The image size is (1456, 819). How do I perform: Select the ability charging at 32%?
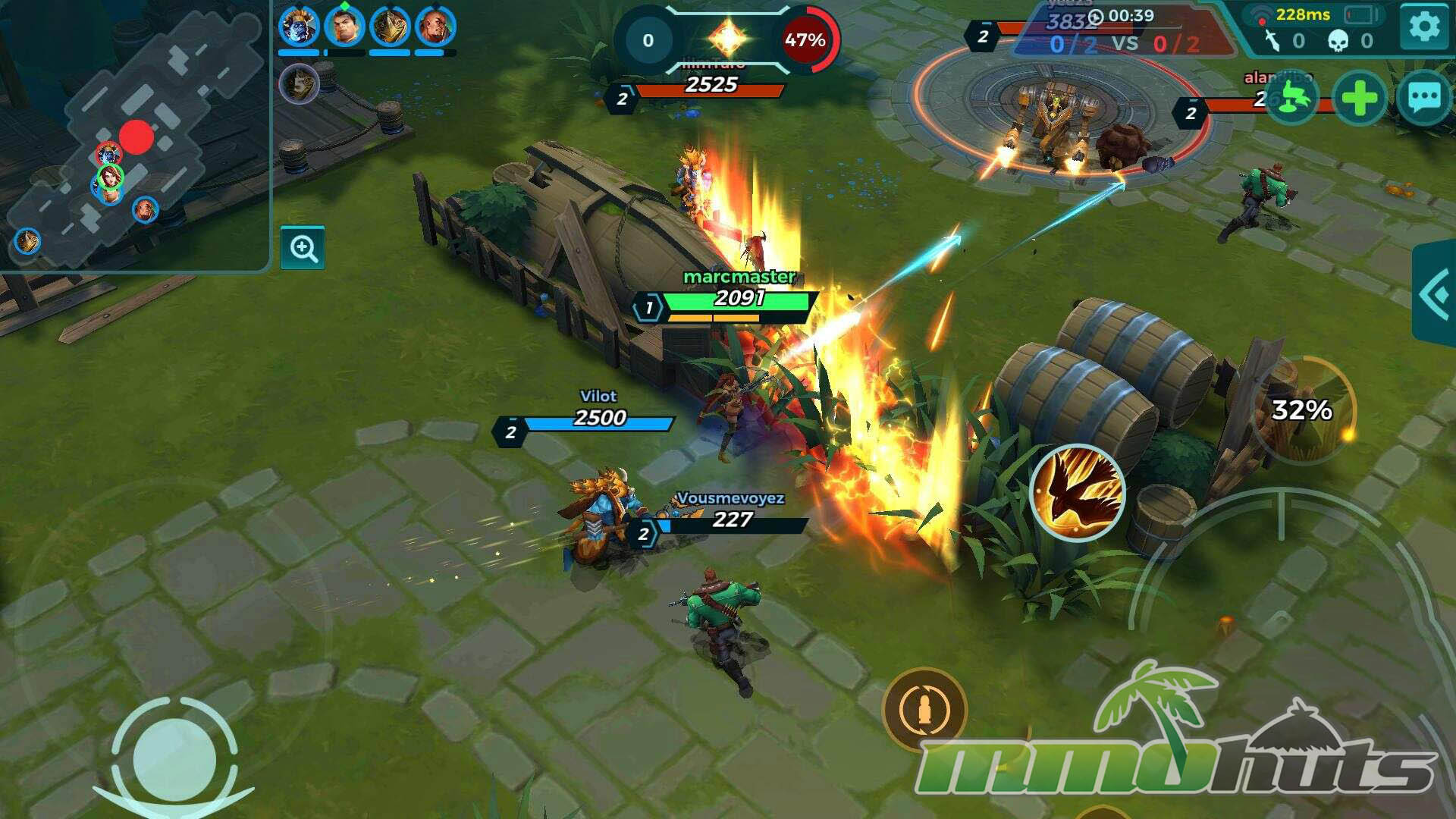[1302, 410]
